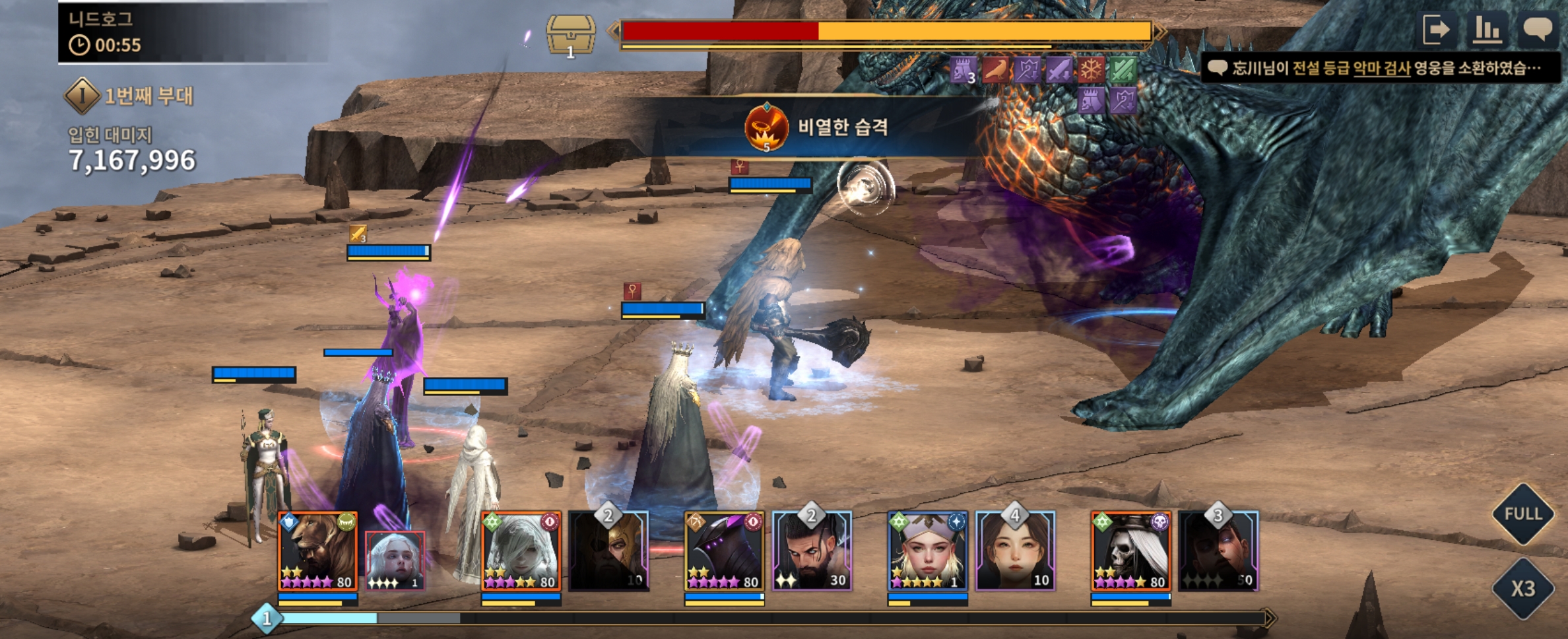
Task: Select the dark purple-eyed helmet hero portrait
Action: click(x=724, y=551)
